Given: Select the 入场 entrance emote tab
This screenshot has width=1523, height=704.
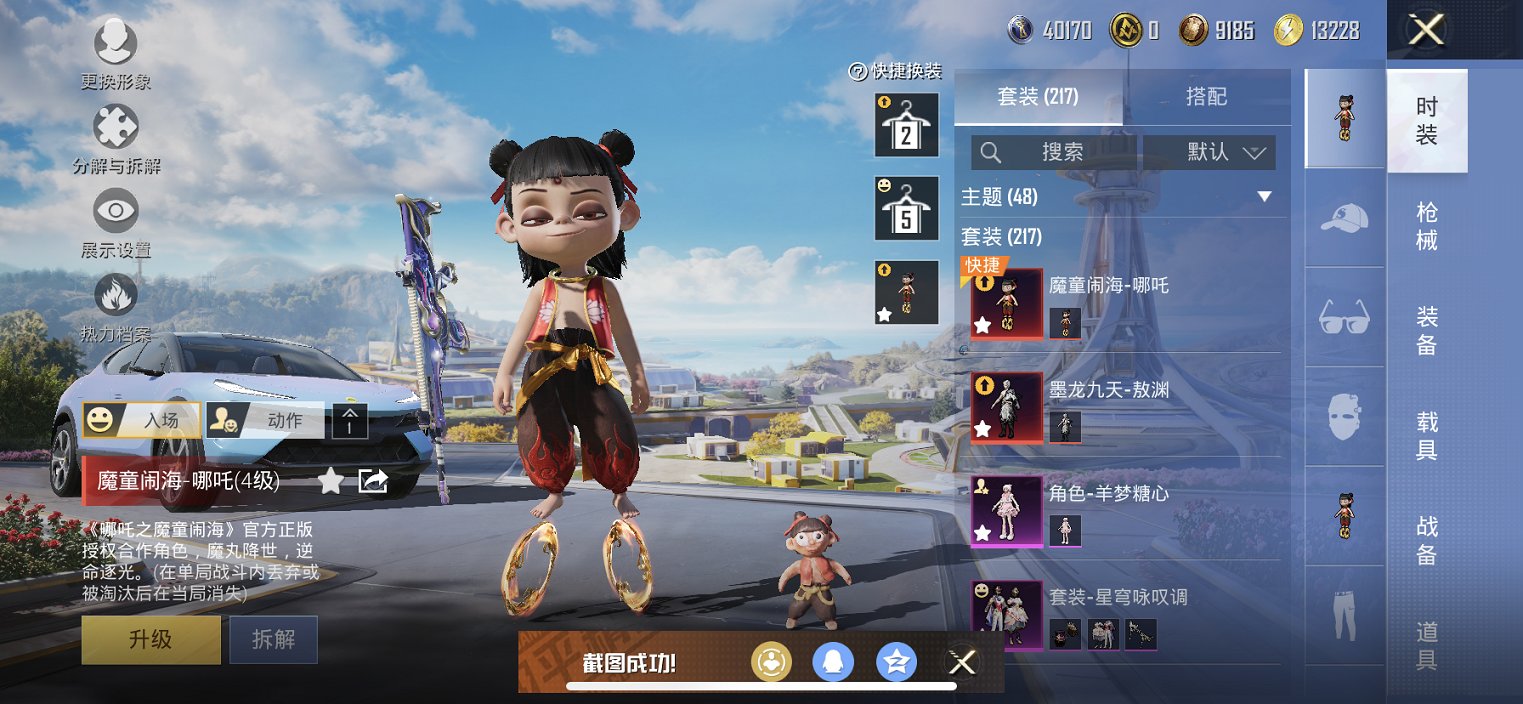Looking at the screenshot, I should [x=142, y=421].
